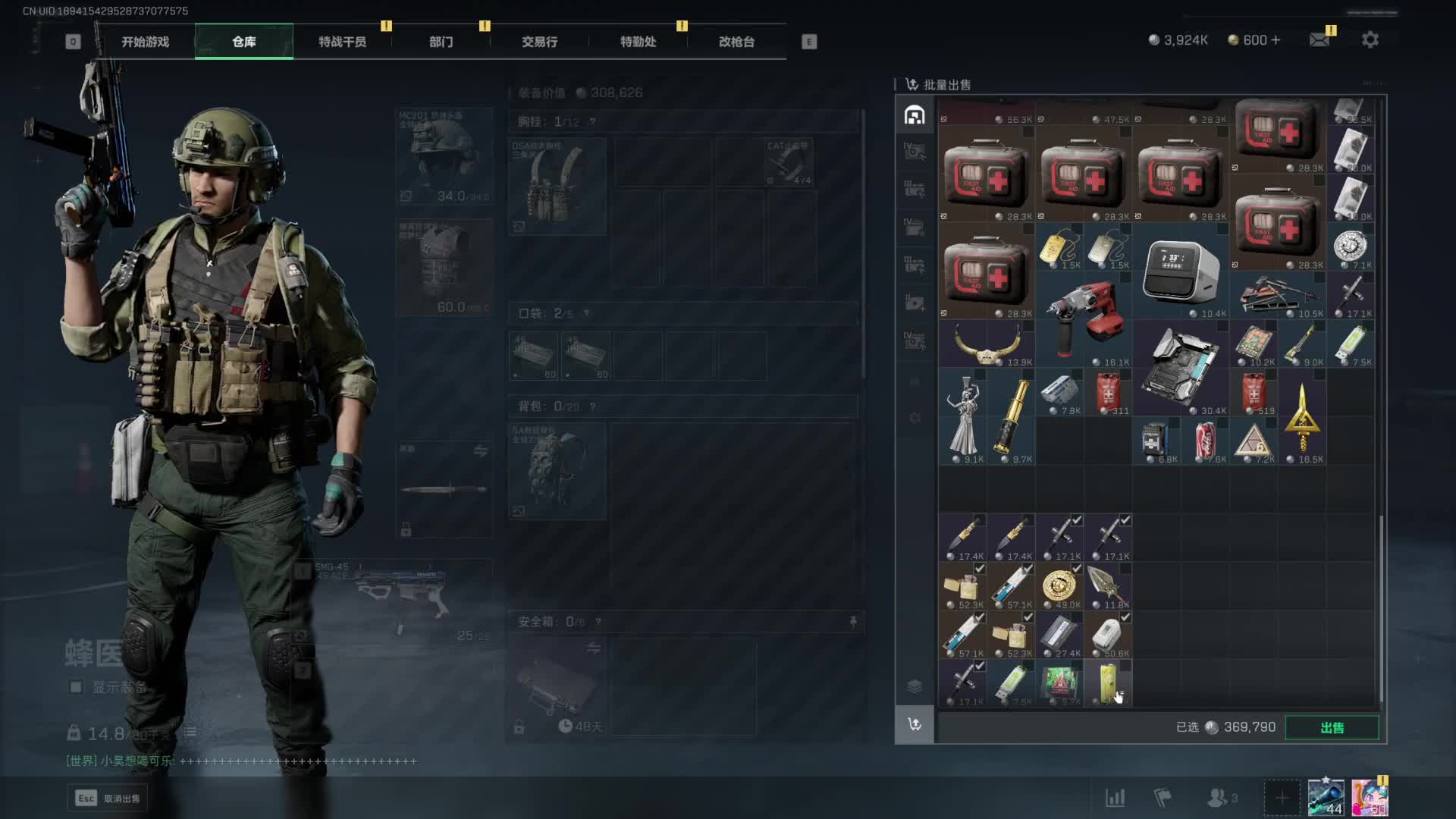Image resolution: width=1456 pixels, height=819 pixels.
Task: Switch to the 特战干员 tab
Action: pyautogui.click(x=342, y=42)
